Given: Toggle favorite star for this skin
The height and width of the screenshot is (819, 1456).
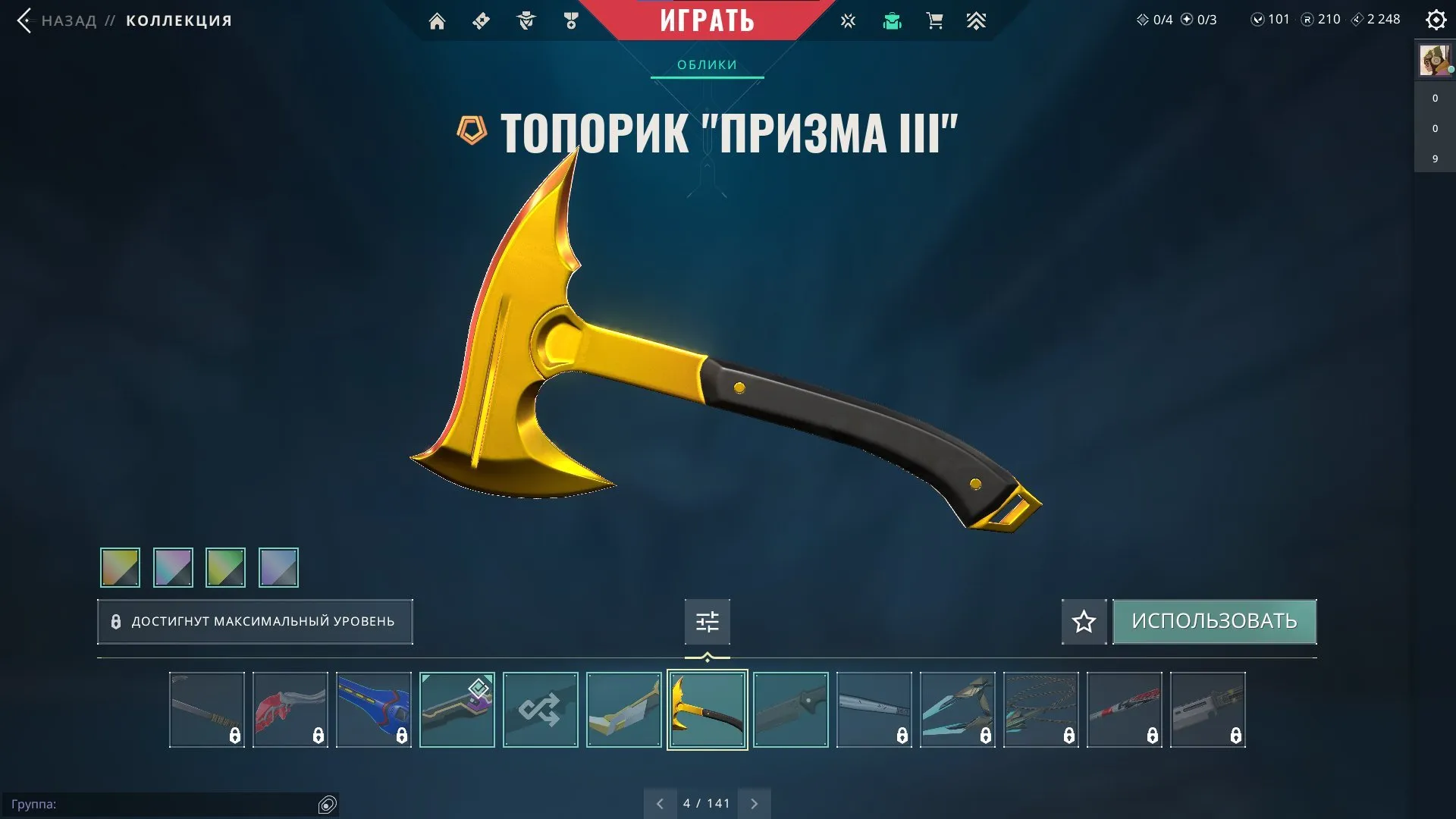Looking at the screenshot, I should point(1083,621).
